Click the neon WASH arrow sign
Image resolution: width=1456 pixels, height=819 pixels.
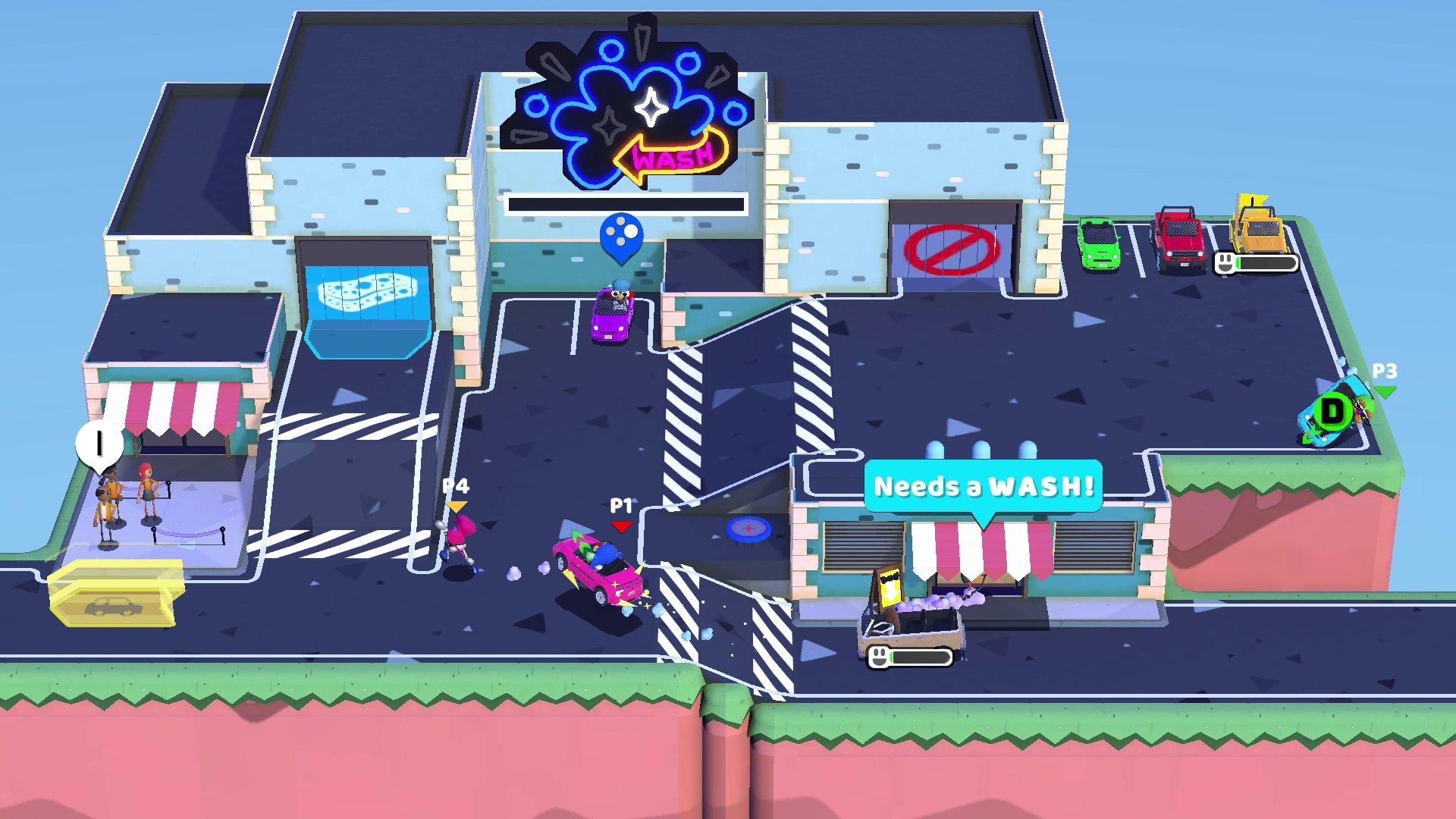[x=671, y=155]
